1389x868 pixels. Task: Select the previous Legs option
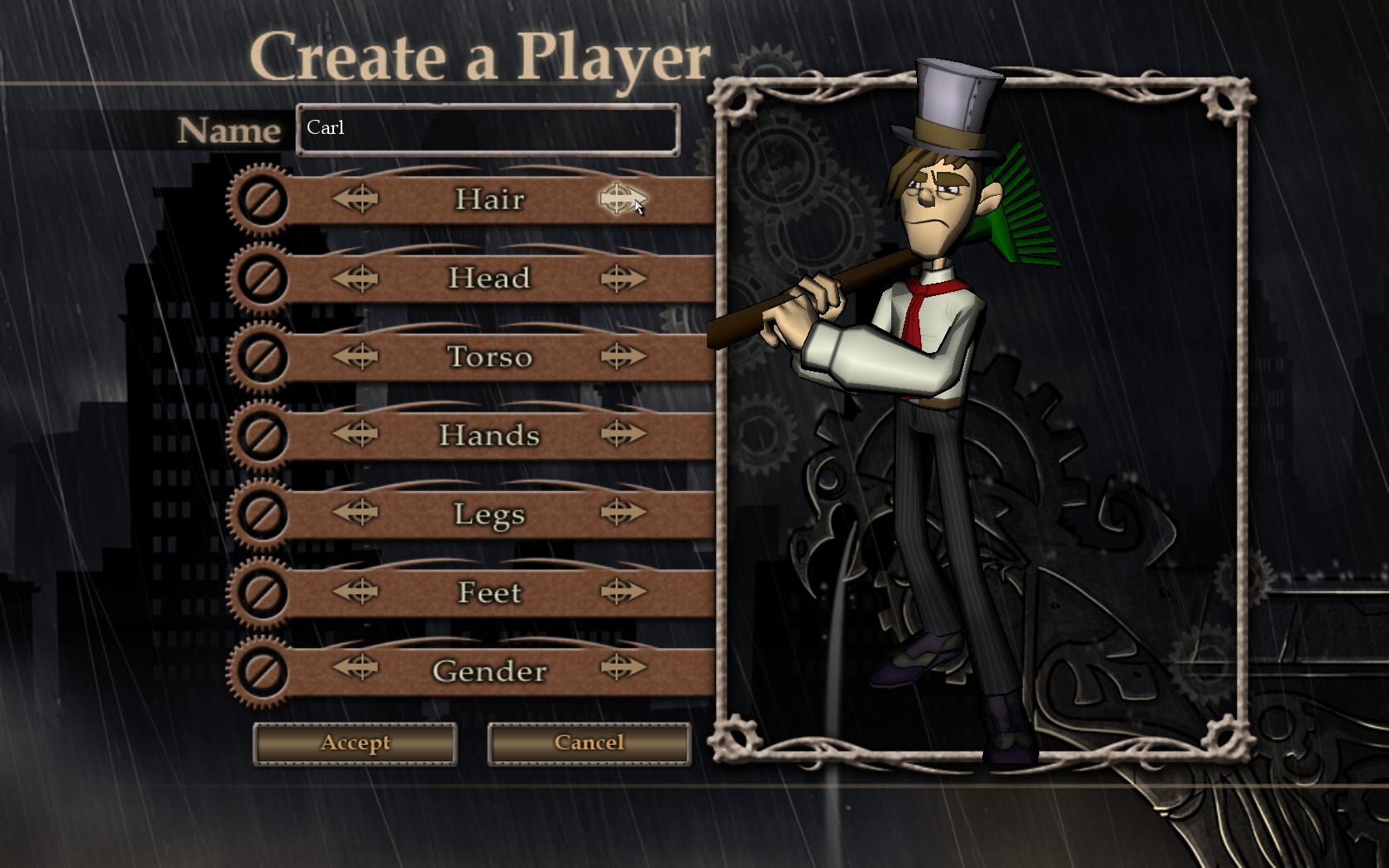(356, 513)
